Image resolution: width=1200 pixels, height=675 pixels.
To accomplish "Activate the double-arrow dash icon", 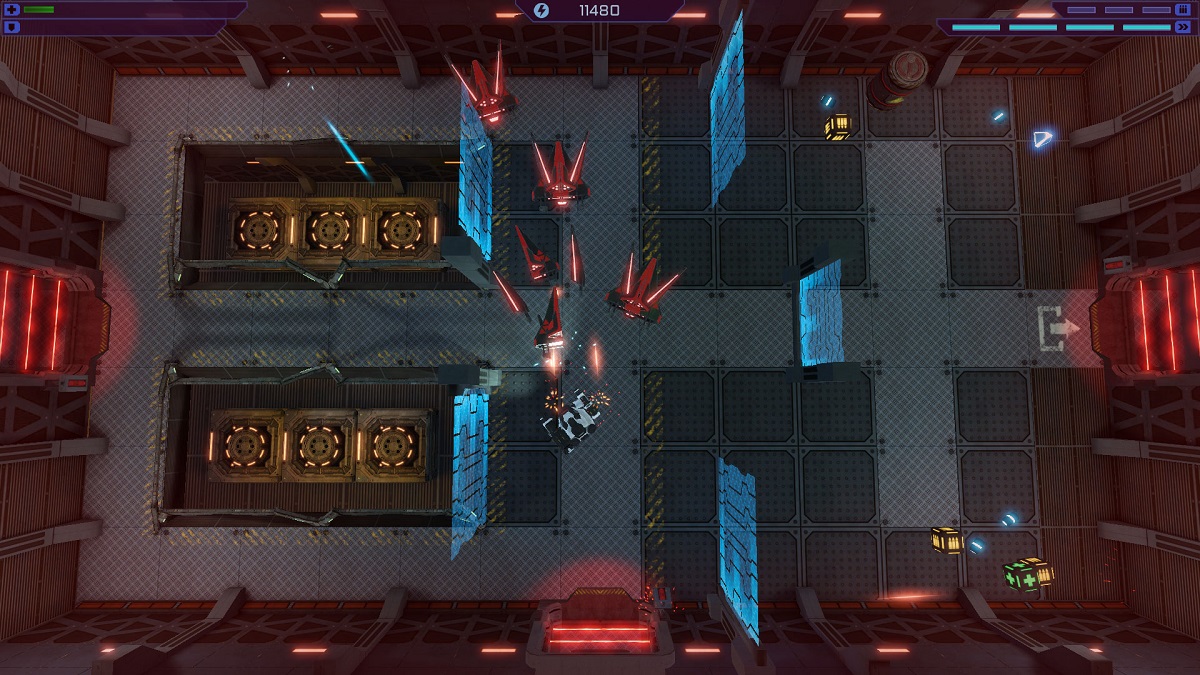I will 1183,28.
